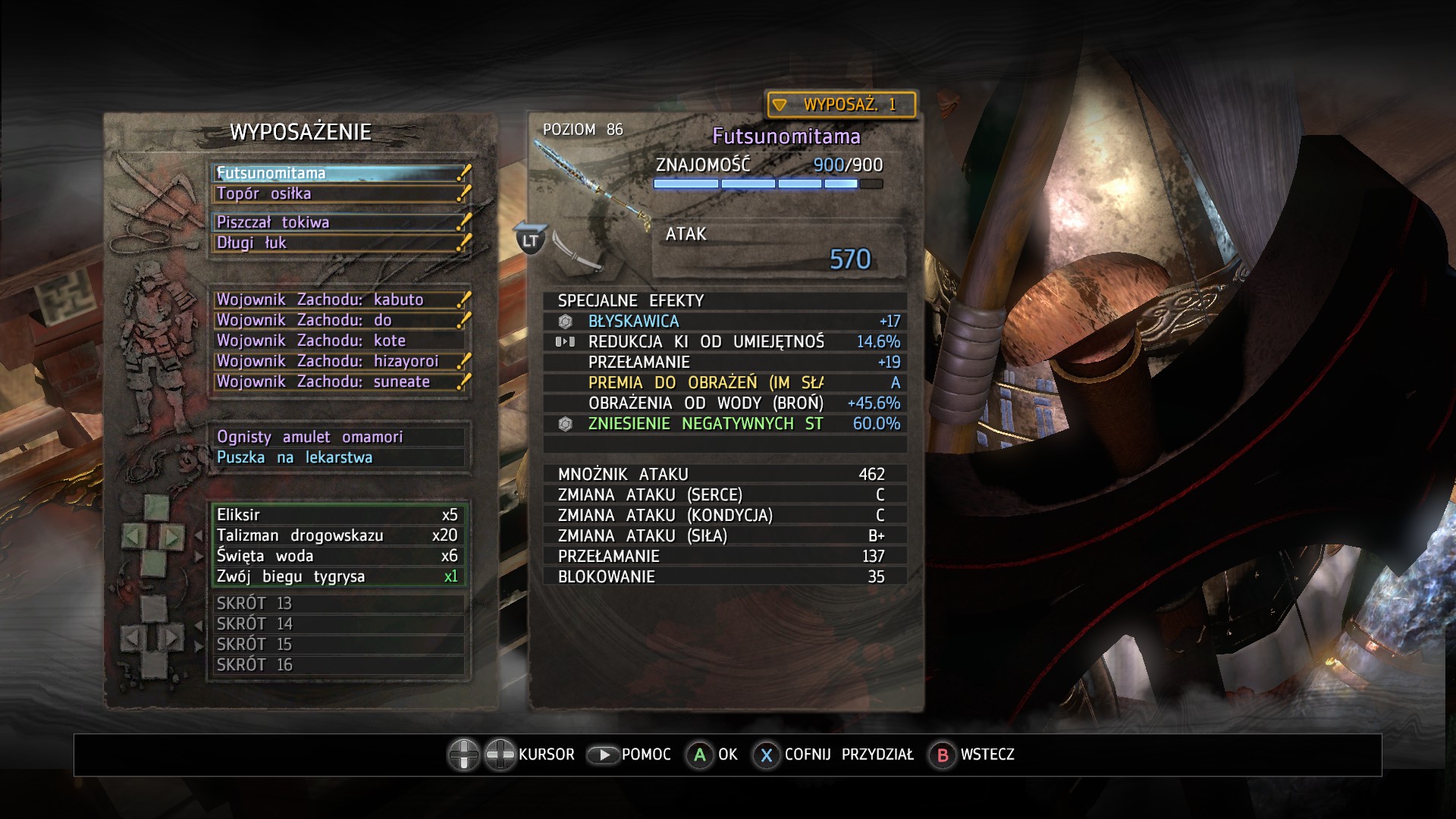Open the WYPOSAŻ. 1 loadout selector
The width and height of the screenshot is (1456, 819).
click(x=841, y=105)
